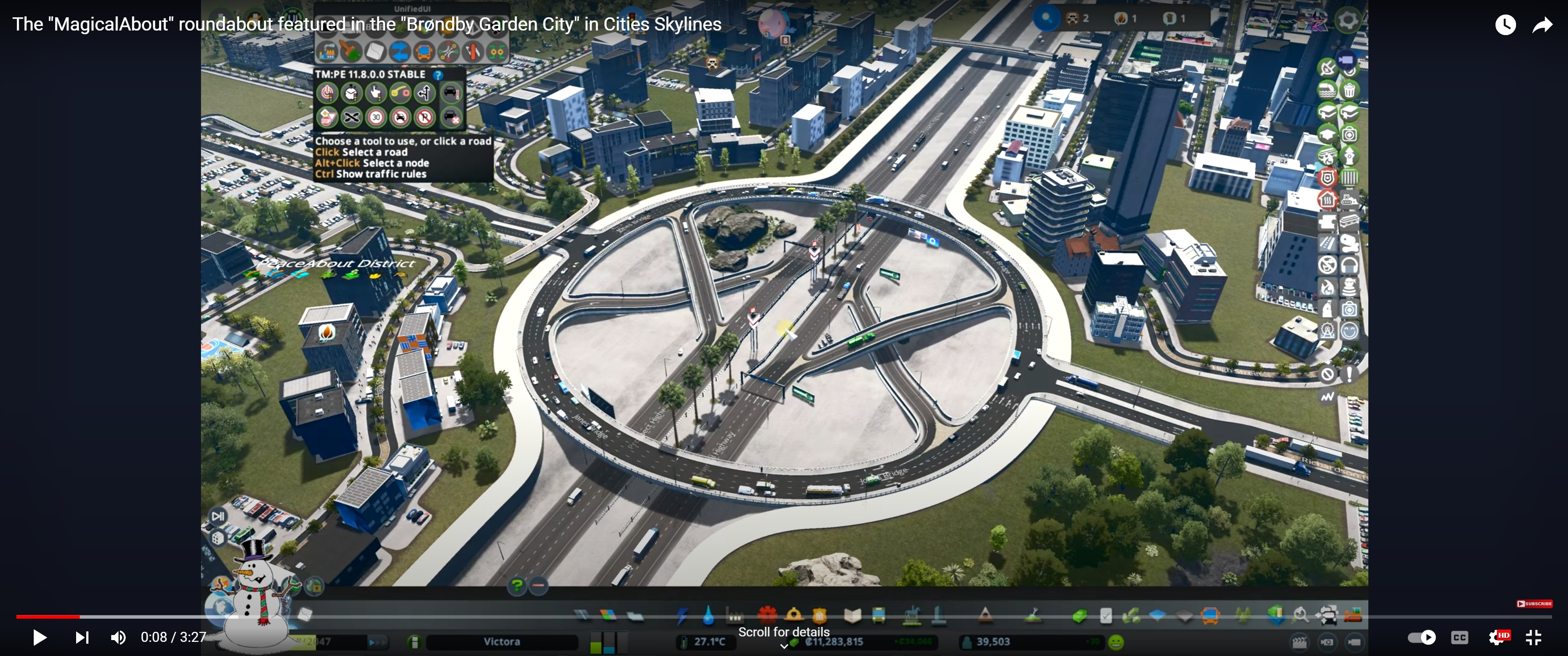Viewport: 1568px width, 656px height.
Task: Open the UnifiedUI orange bus tool
Action: [423, 52]
